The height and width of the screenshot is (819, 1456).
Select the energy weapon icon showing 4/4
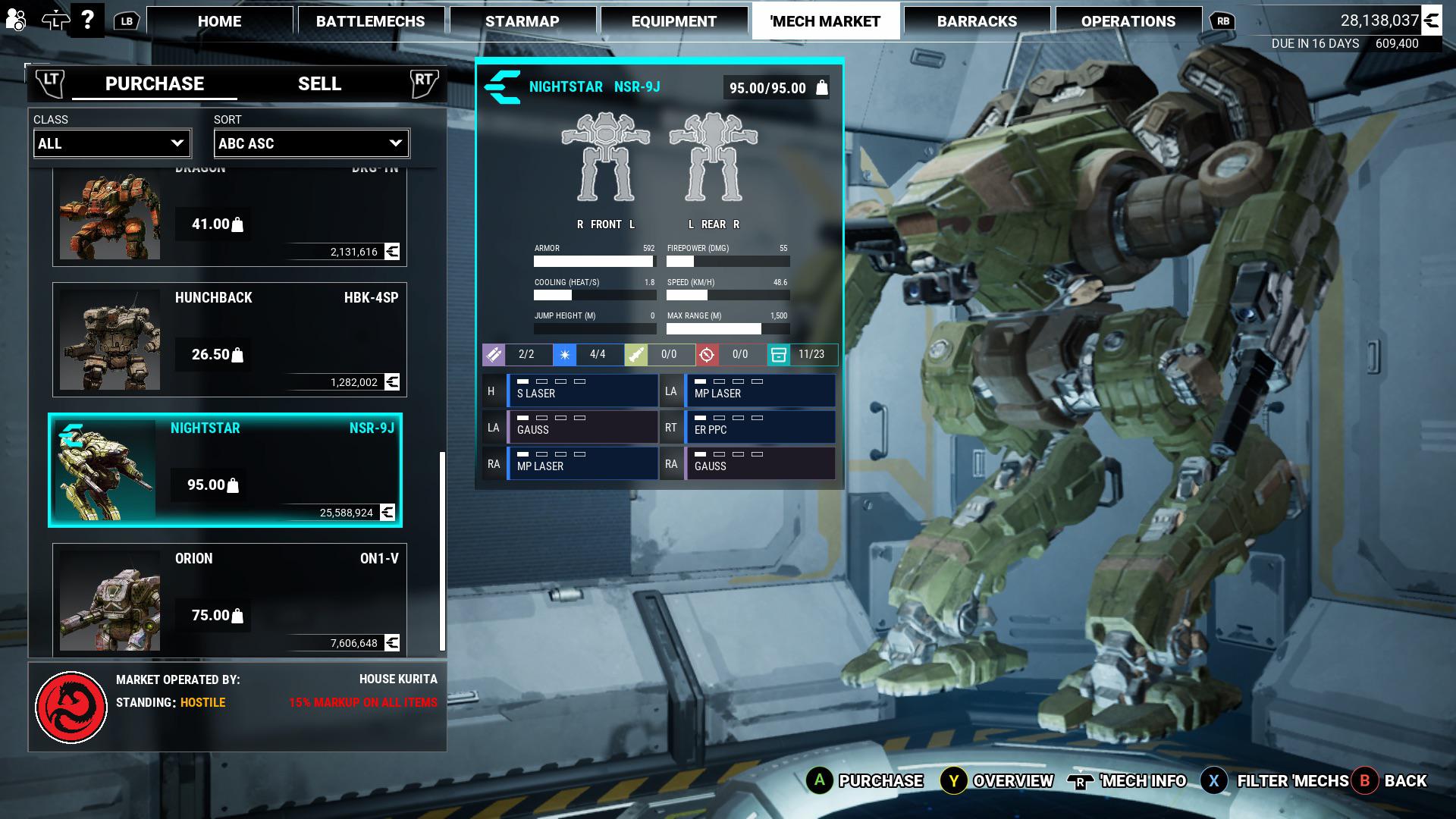564,354
